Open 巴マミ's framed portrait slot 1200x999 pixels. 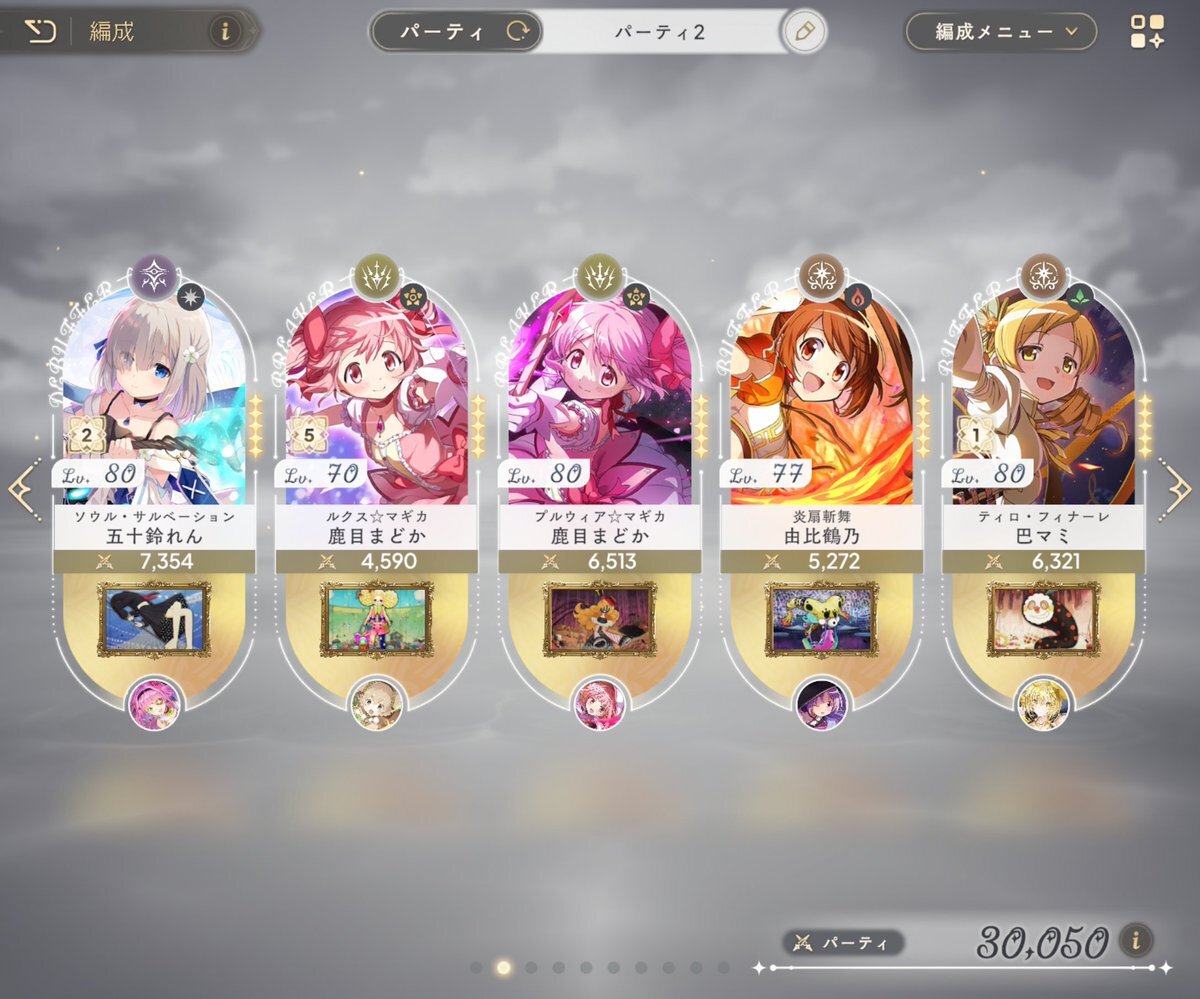click(x=1042, y=619)
